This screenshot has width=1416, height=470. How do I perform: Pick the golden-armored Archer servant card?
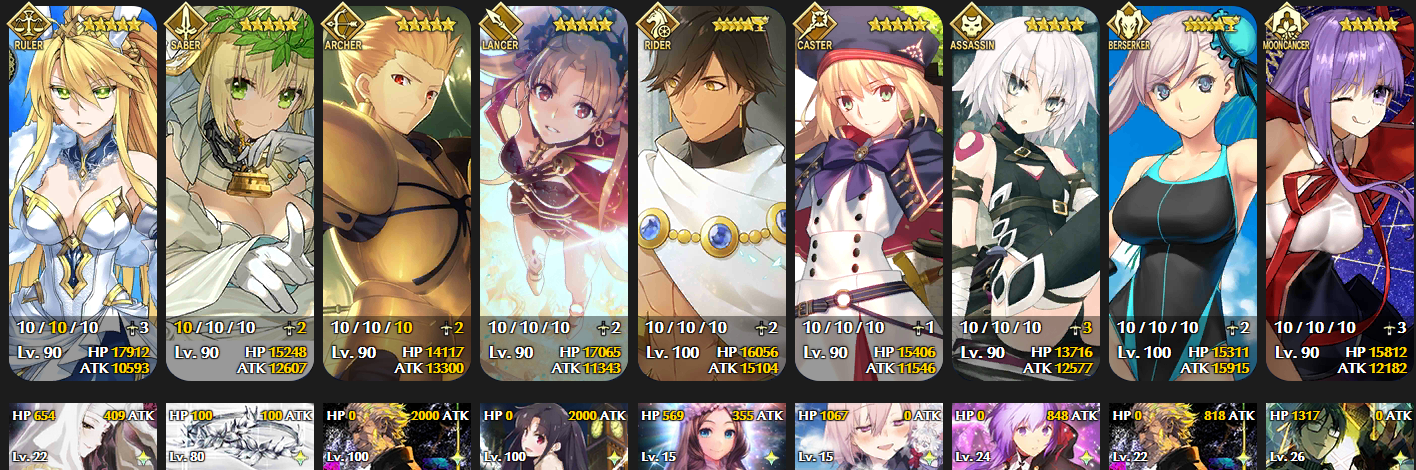(397, 192)
